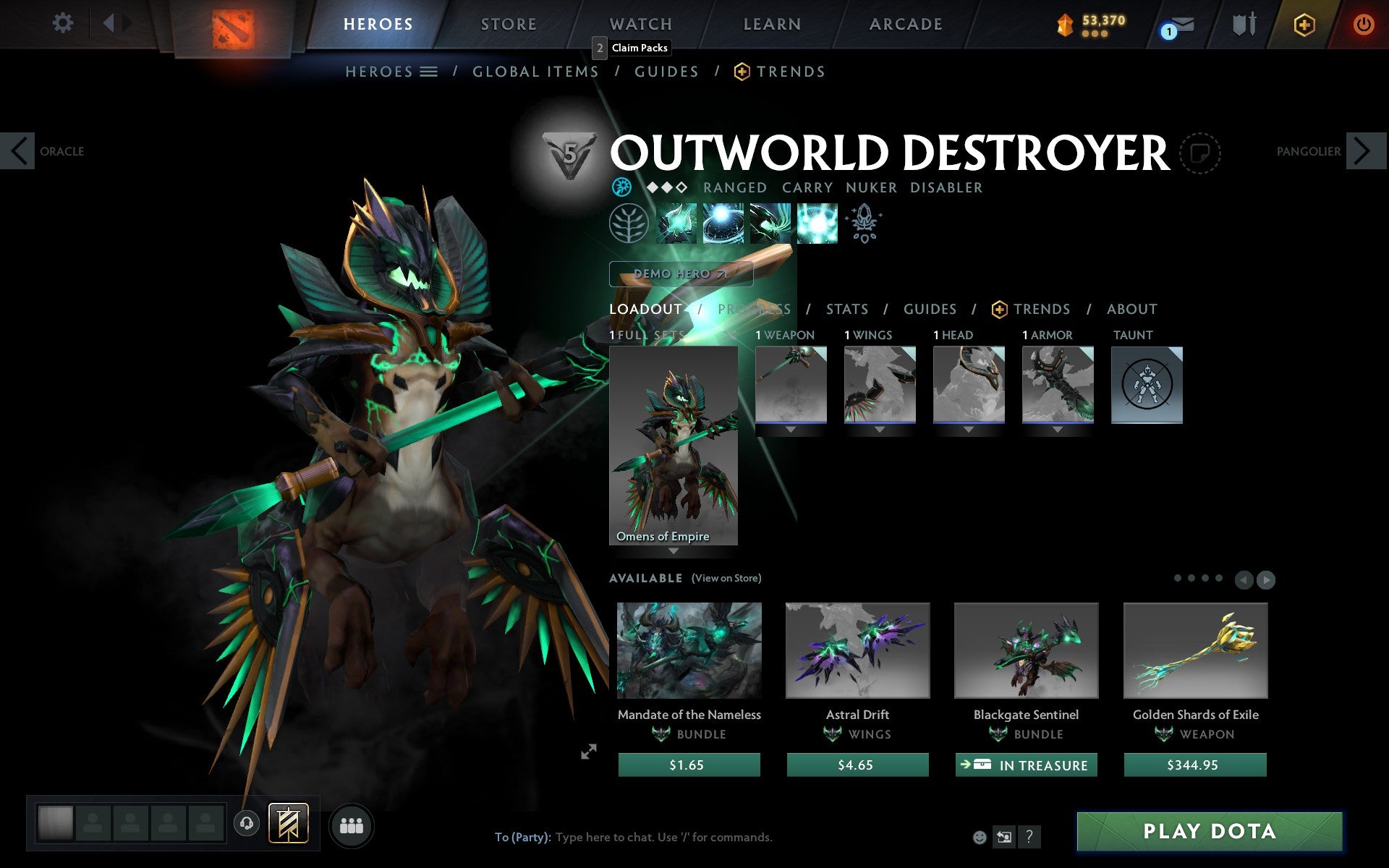Screen dimensions: 1389x868
Task: Select the Taunt slot icon
Action: (x=1147, y=385)
